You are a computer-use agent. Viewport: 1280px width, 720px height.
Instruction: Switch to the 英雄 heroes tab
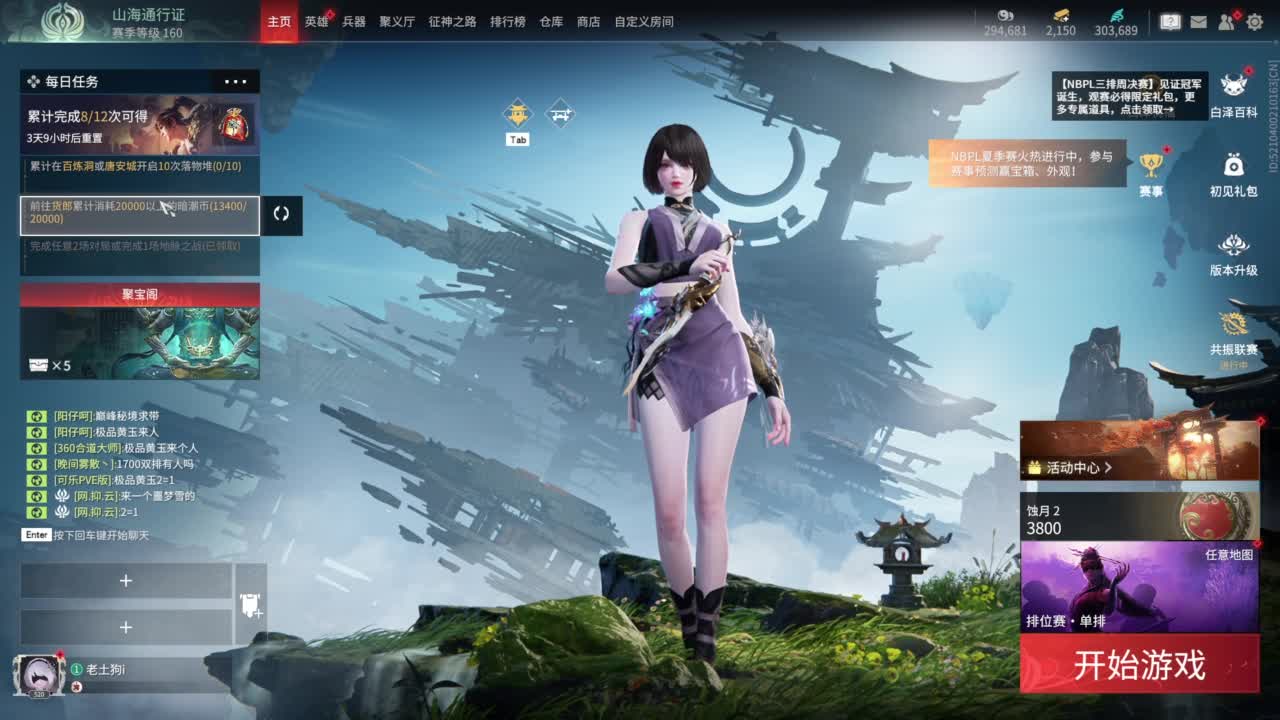(x=314, y=20)
